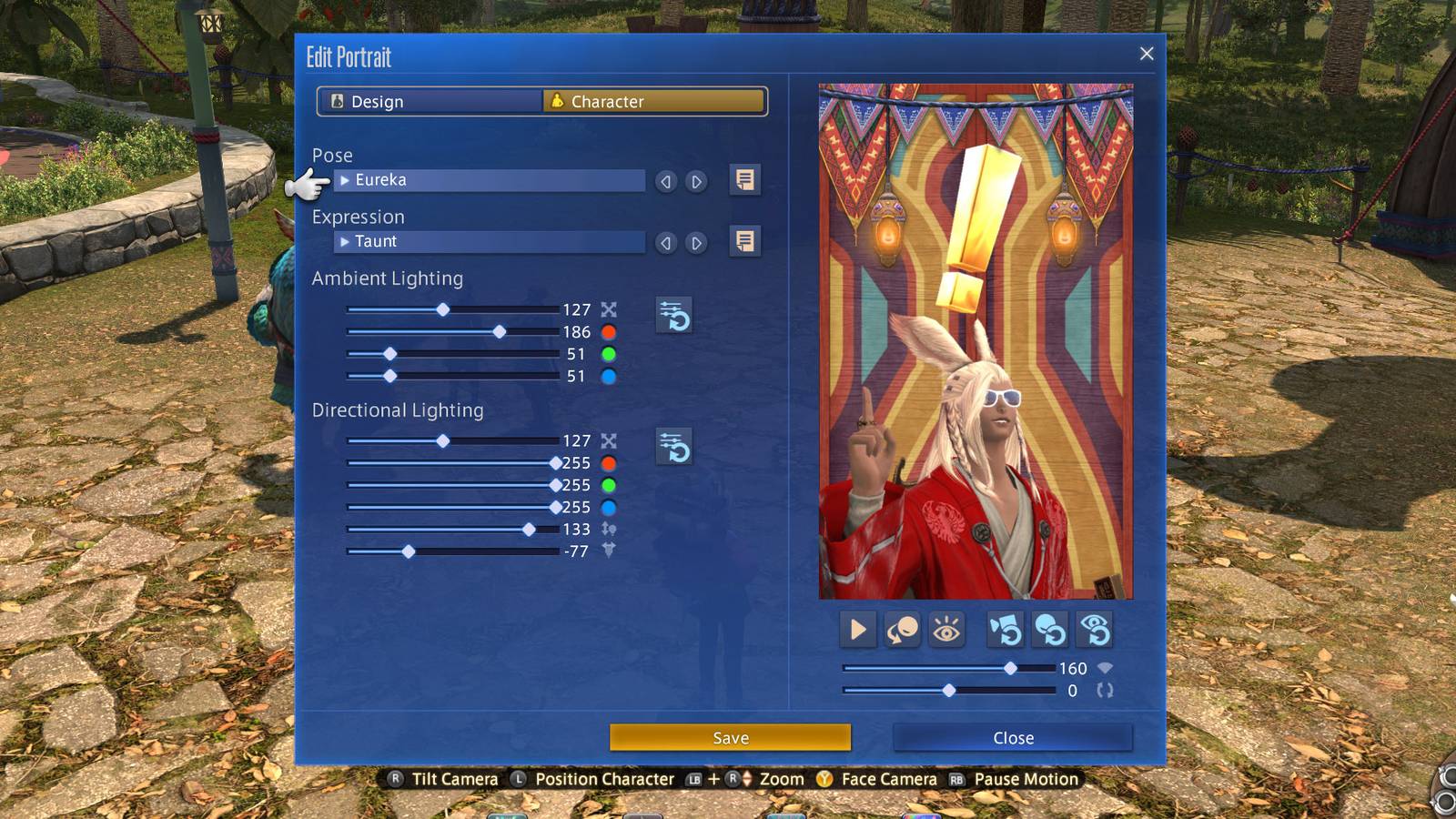Switch to the Design tab
This screenshot has width=1456, height=819.
click(430, 102)
